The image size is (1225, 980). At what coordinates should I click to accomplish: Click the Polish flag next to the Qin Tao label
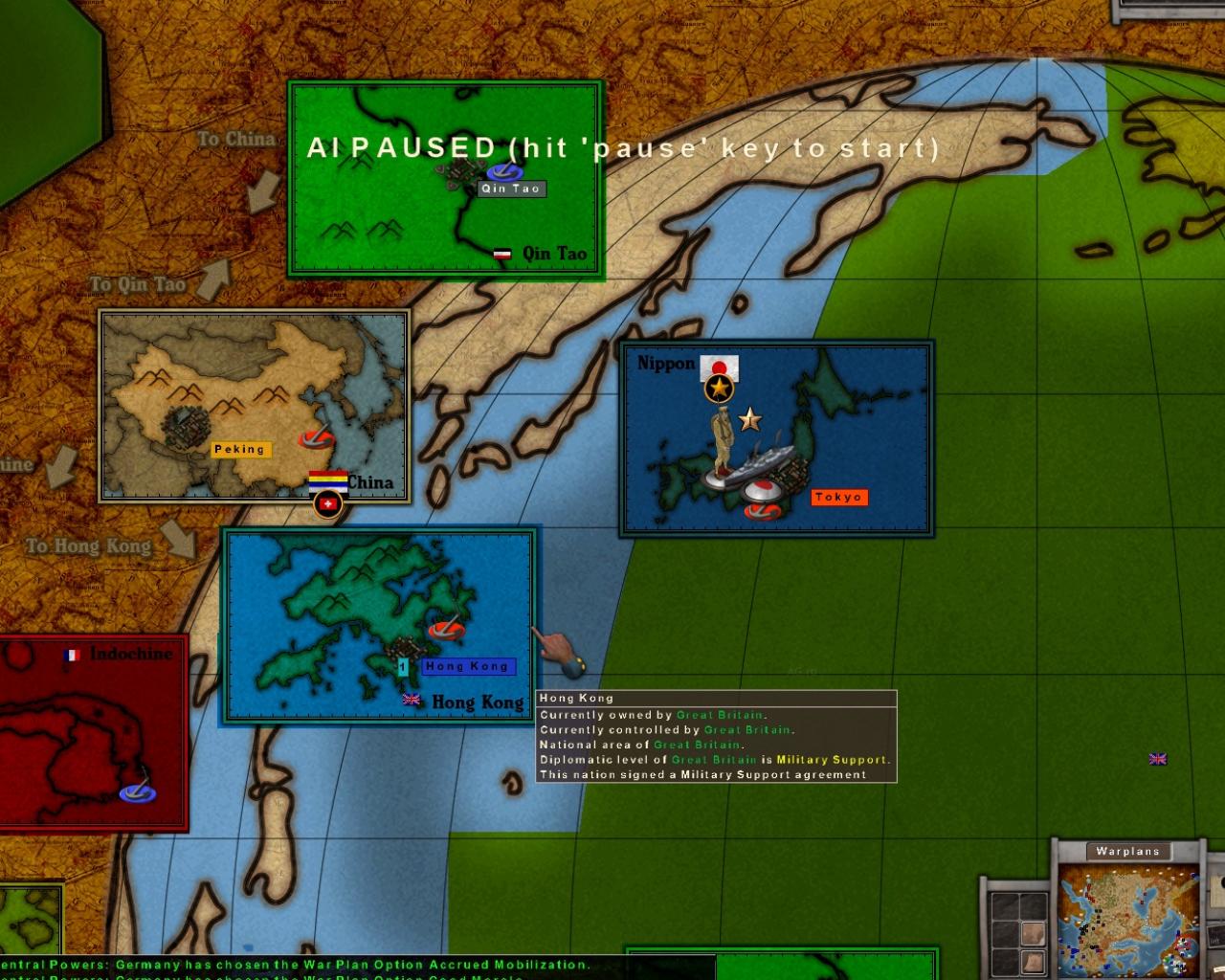(504, 253)
